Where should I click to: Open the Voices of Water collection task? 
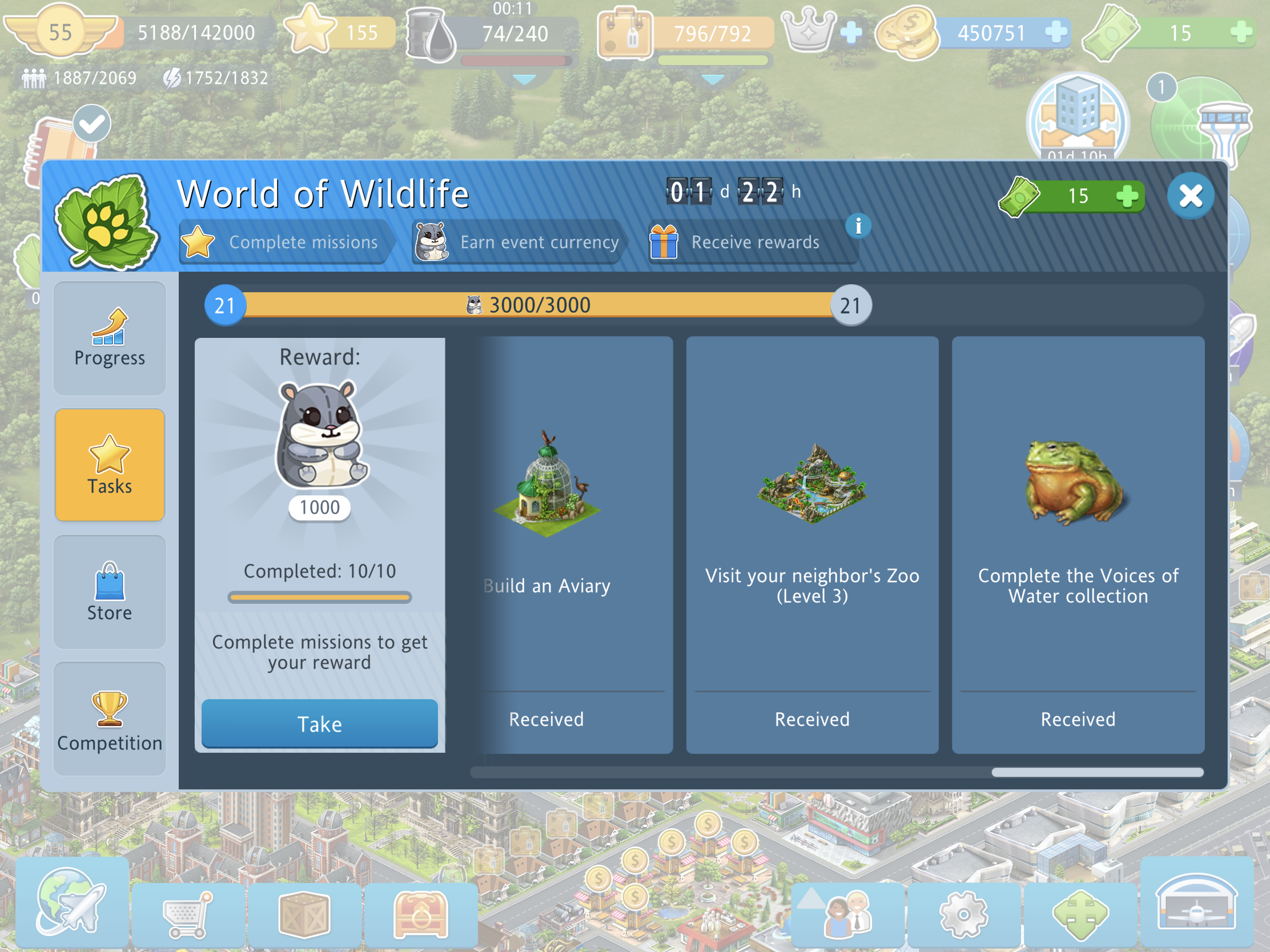coord(1078,544)
